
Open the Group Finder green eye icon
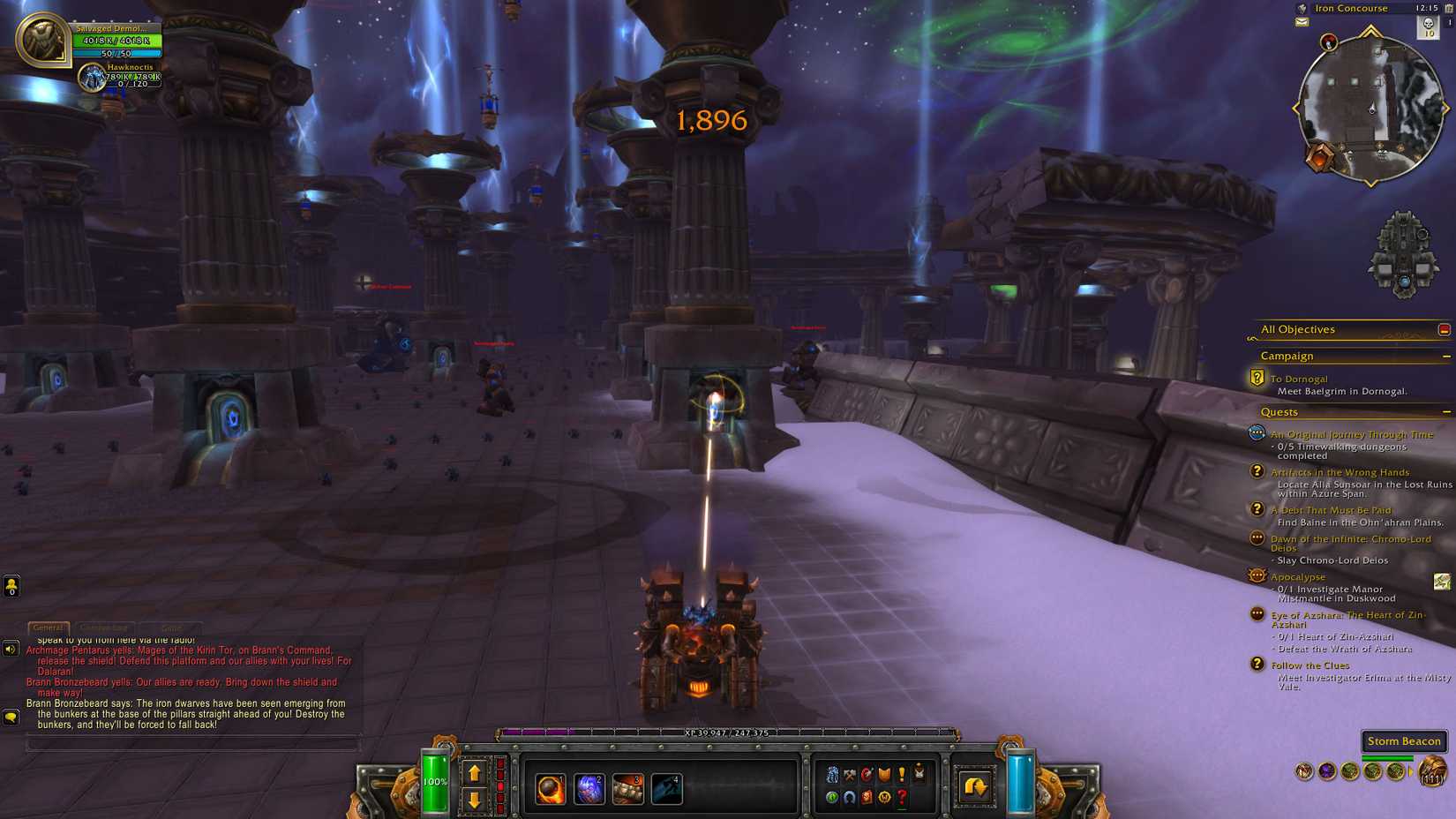point(832,796)
